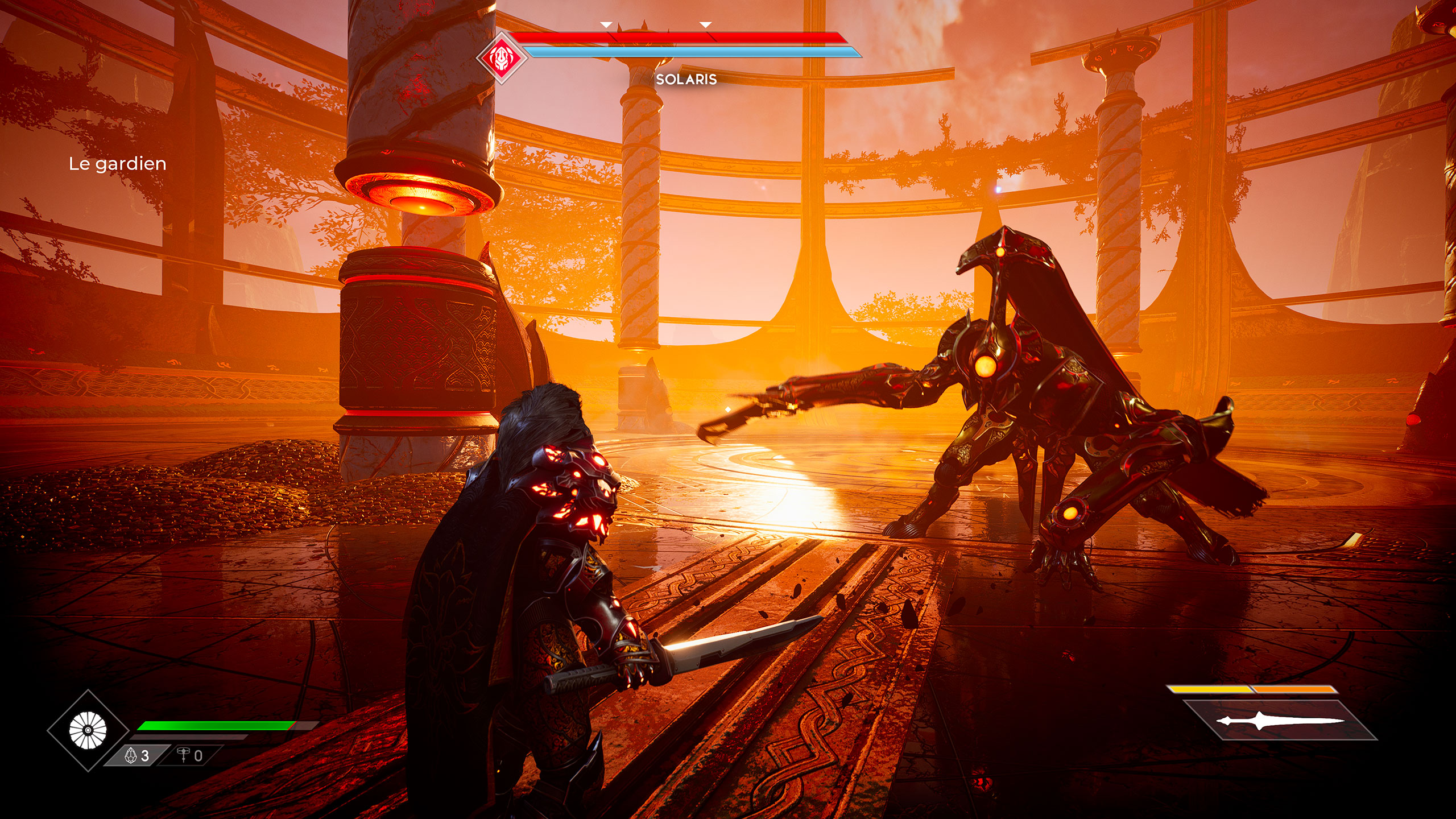Select the equipped sword weapon slot
Viewport: 1456px width, 819px height.
pos(1280,721)
